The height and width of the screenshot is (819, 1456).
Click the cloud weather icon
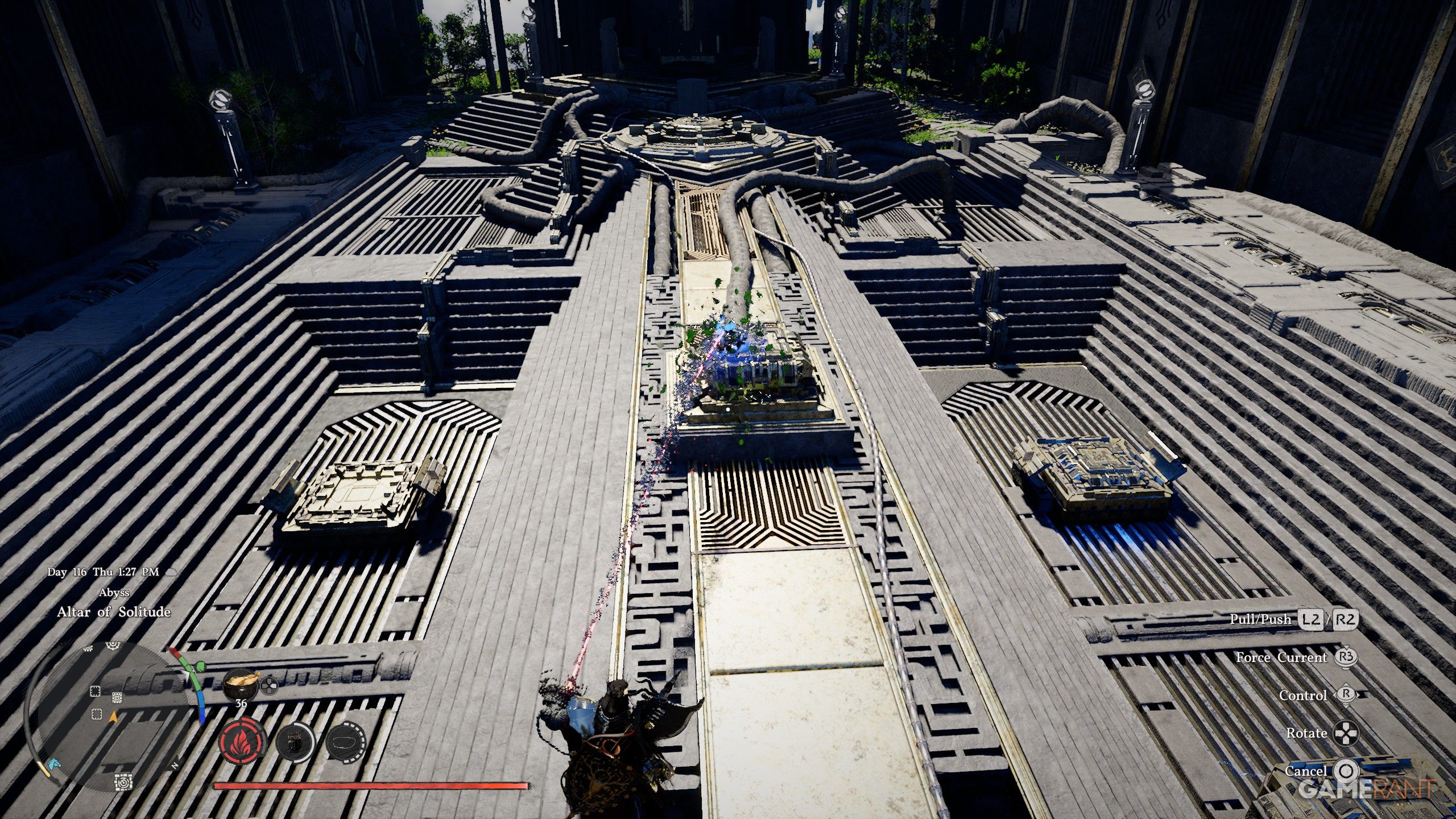pyautogui.click(x=171, y=572)
